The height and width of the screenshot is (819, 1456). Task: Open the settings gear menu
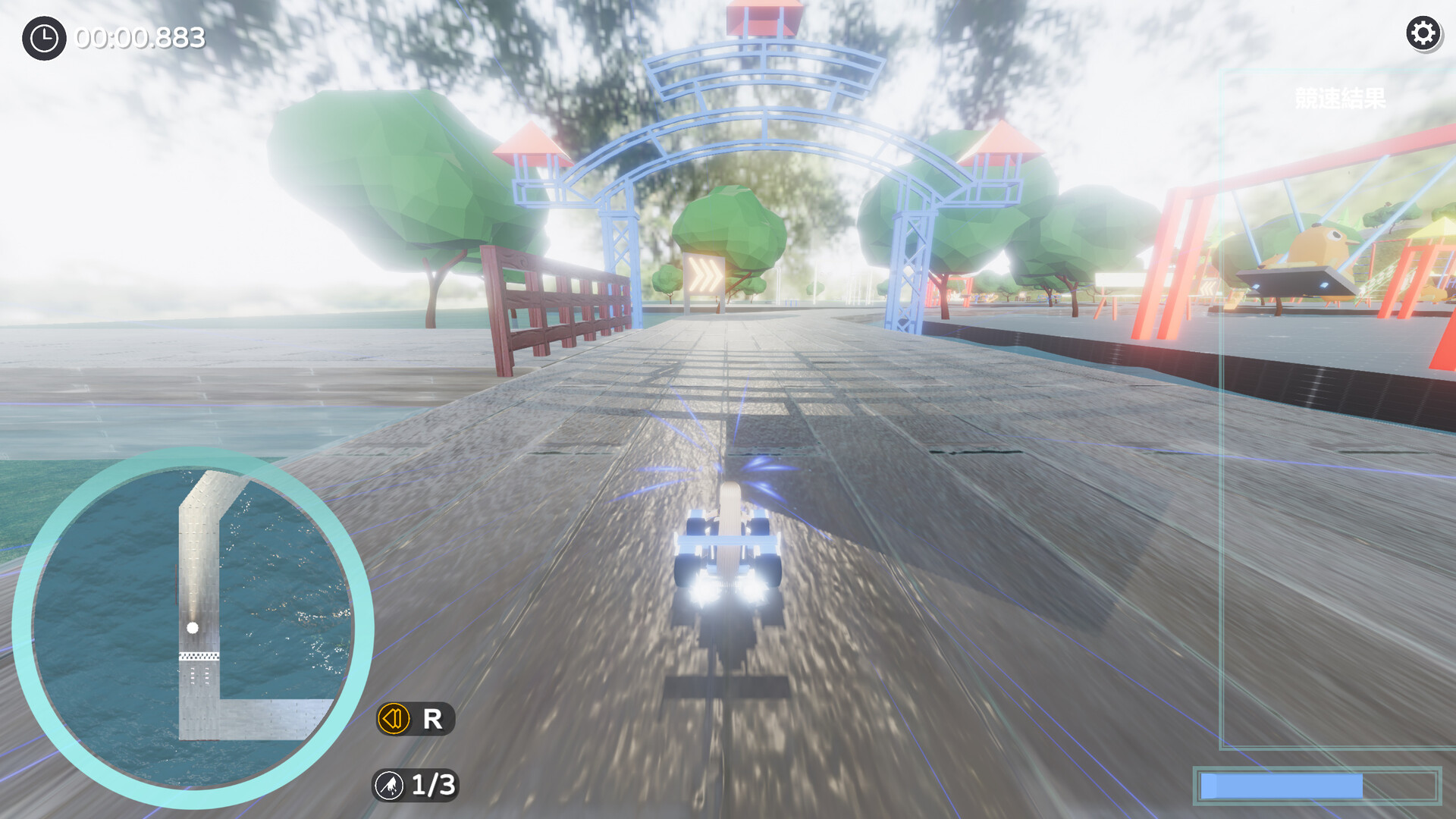click(x=1423, y=33)
